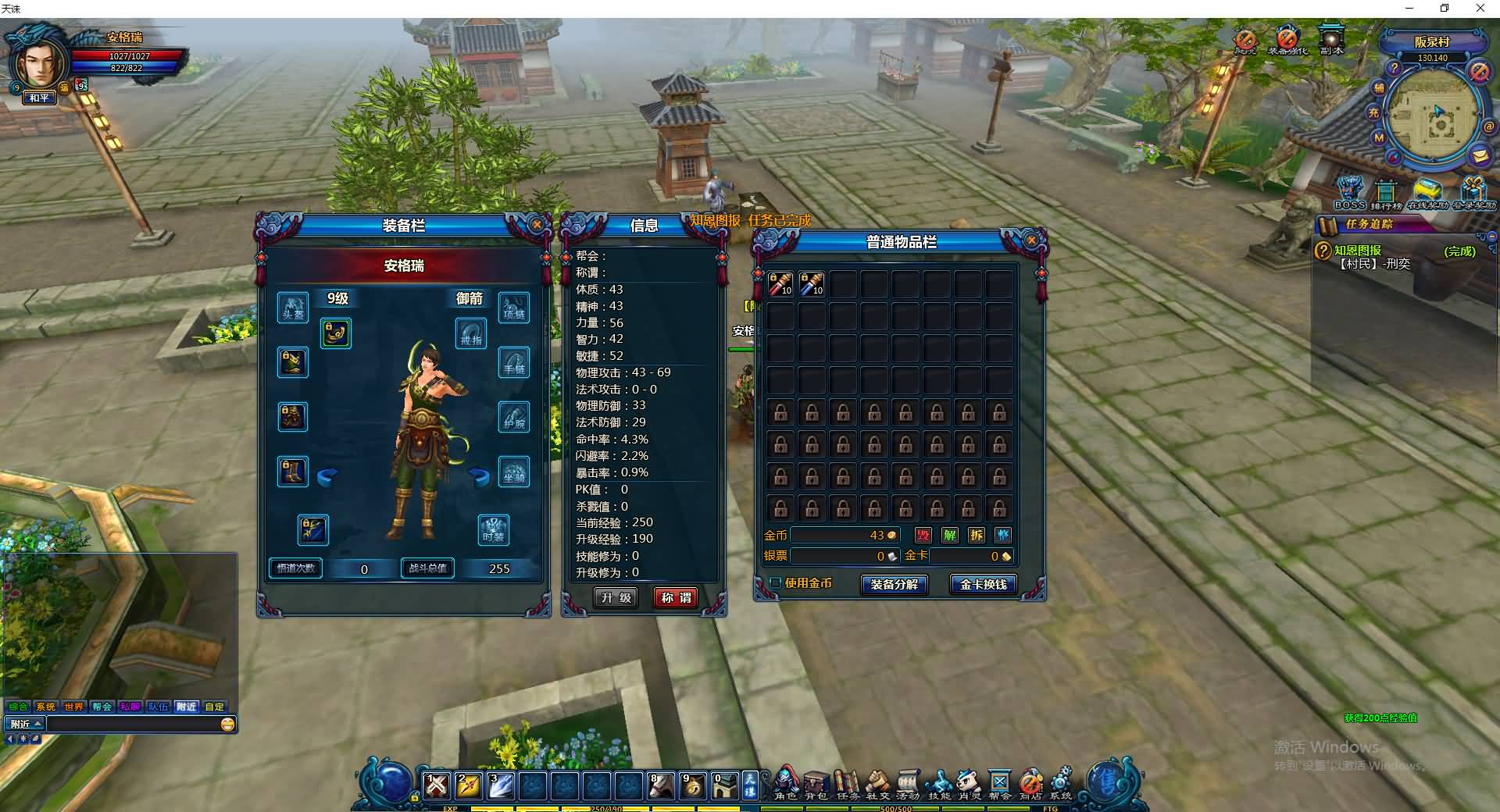Select the 系统 chat channel tab
Viewport: 1500px width, 812px height.
click(x=46, y=707)
